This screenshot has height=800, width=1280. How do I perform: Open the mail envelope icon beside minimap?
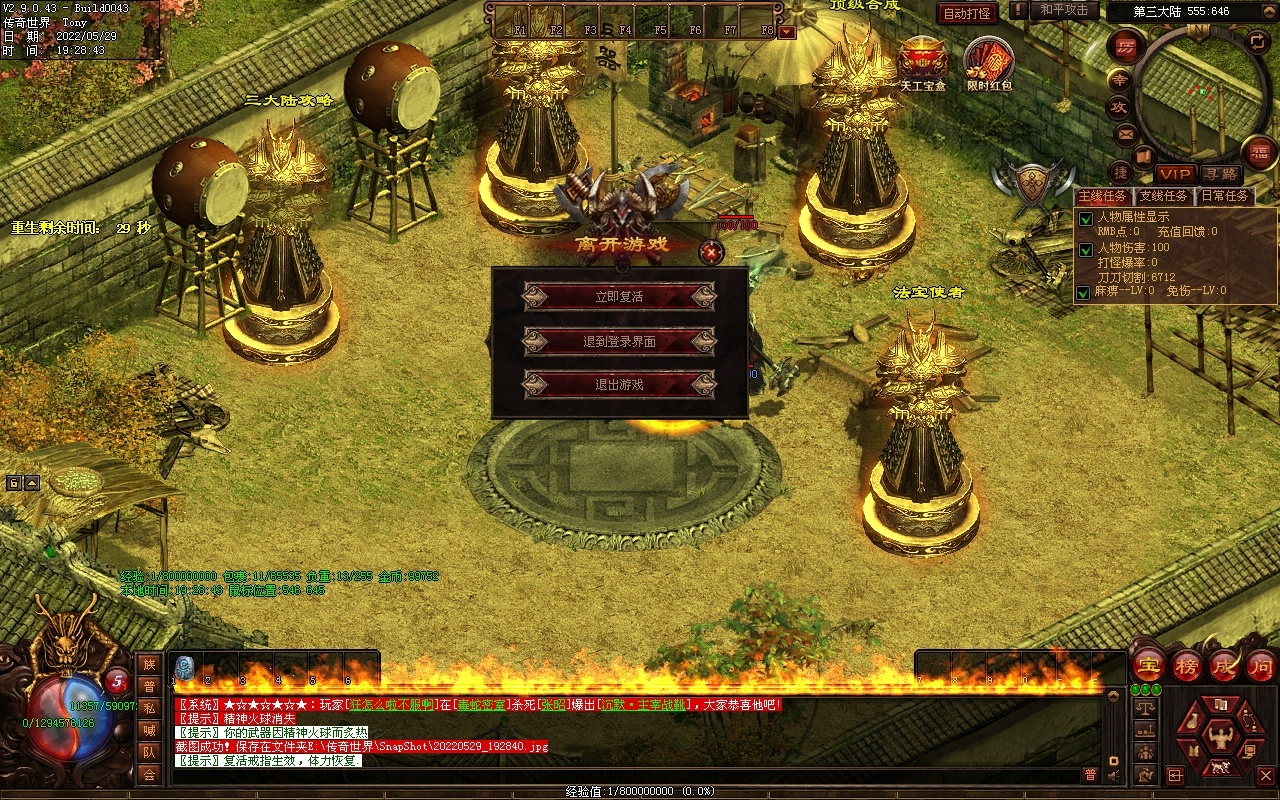[x=1126, y=134]
